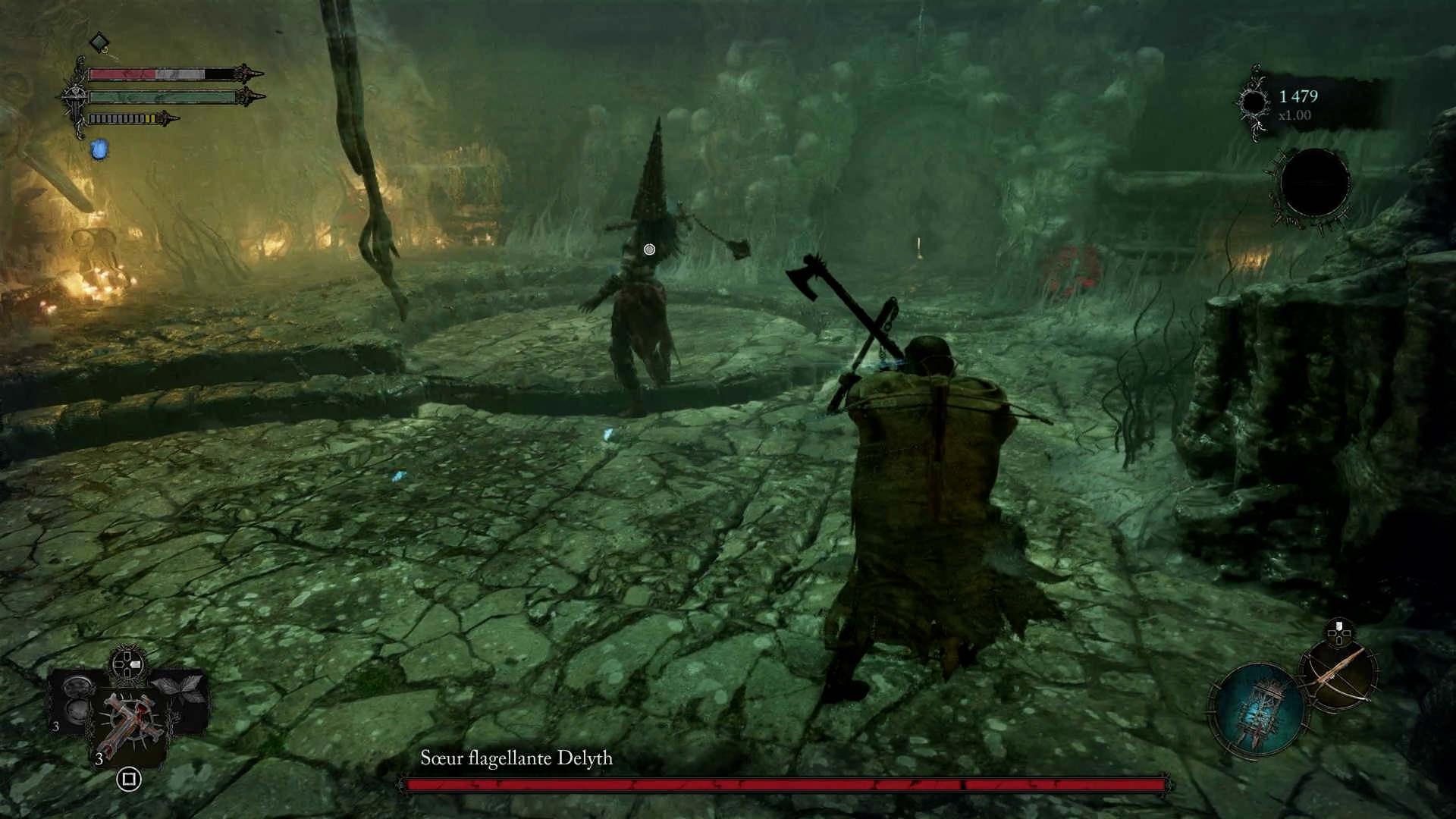Click the blue status effect icon
Screen dimensions: 1456x819
click(x=99, y=149)
